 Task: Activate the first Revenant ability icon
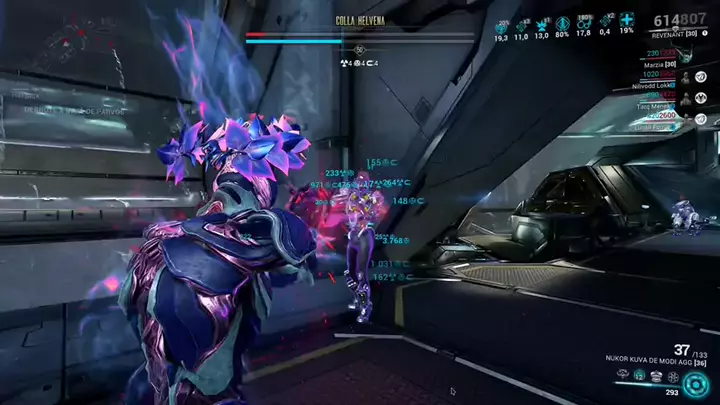pos(624,376)
